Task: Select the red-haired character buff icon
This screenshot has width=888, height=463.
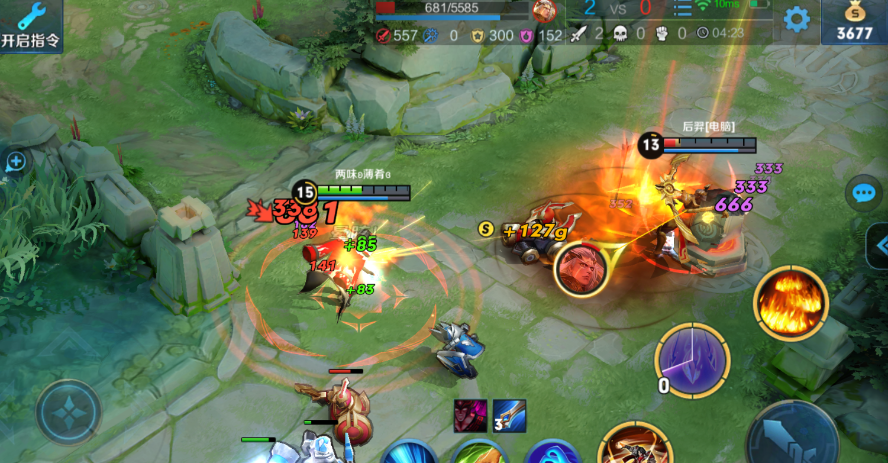Action: [471, 415]
